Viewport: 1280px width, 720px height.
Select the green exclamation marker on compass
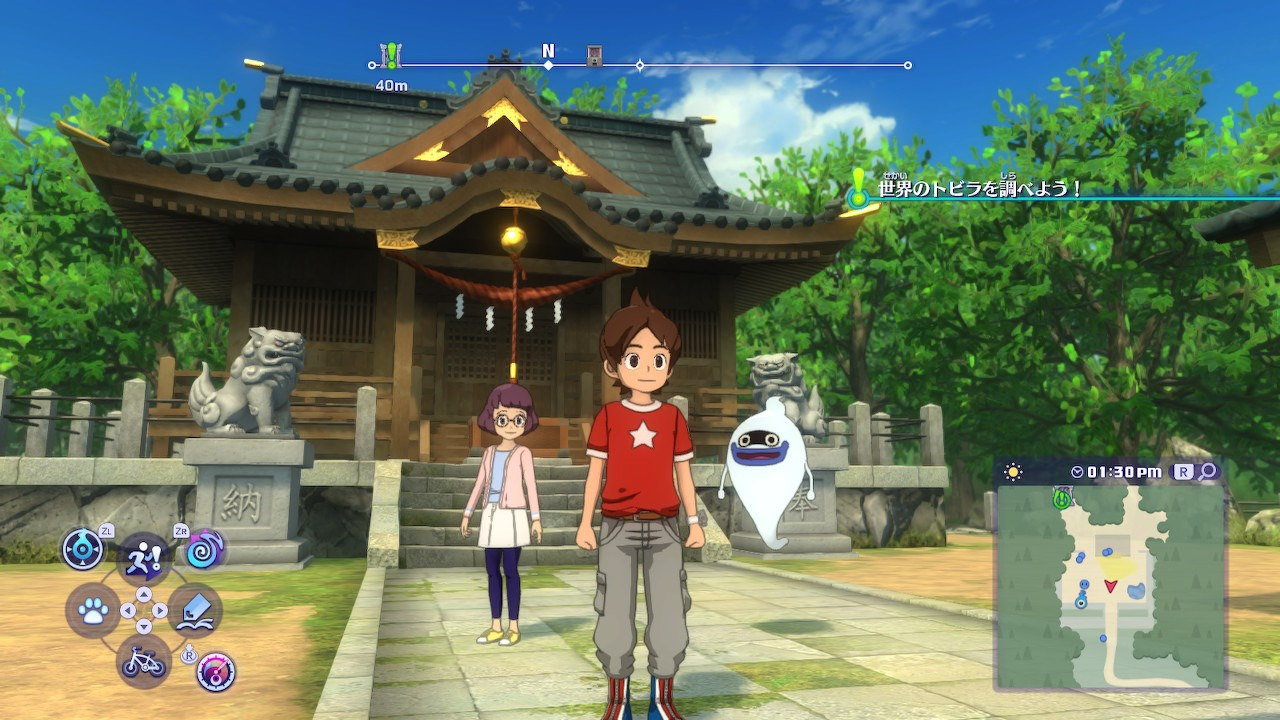[391, 56]
